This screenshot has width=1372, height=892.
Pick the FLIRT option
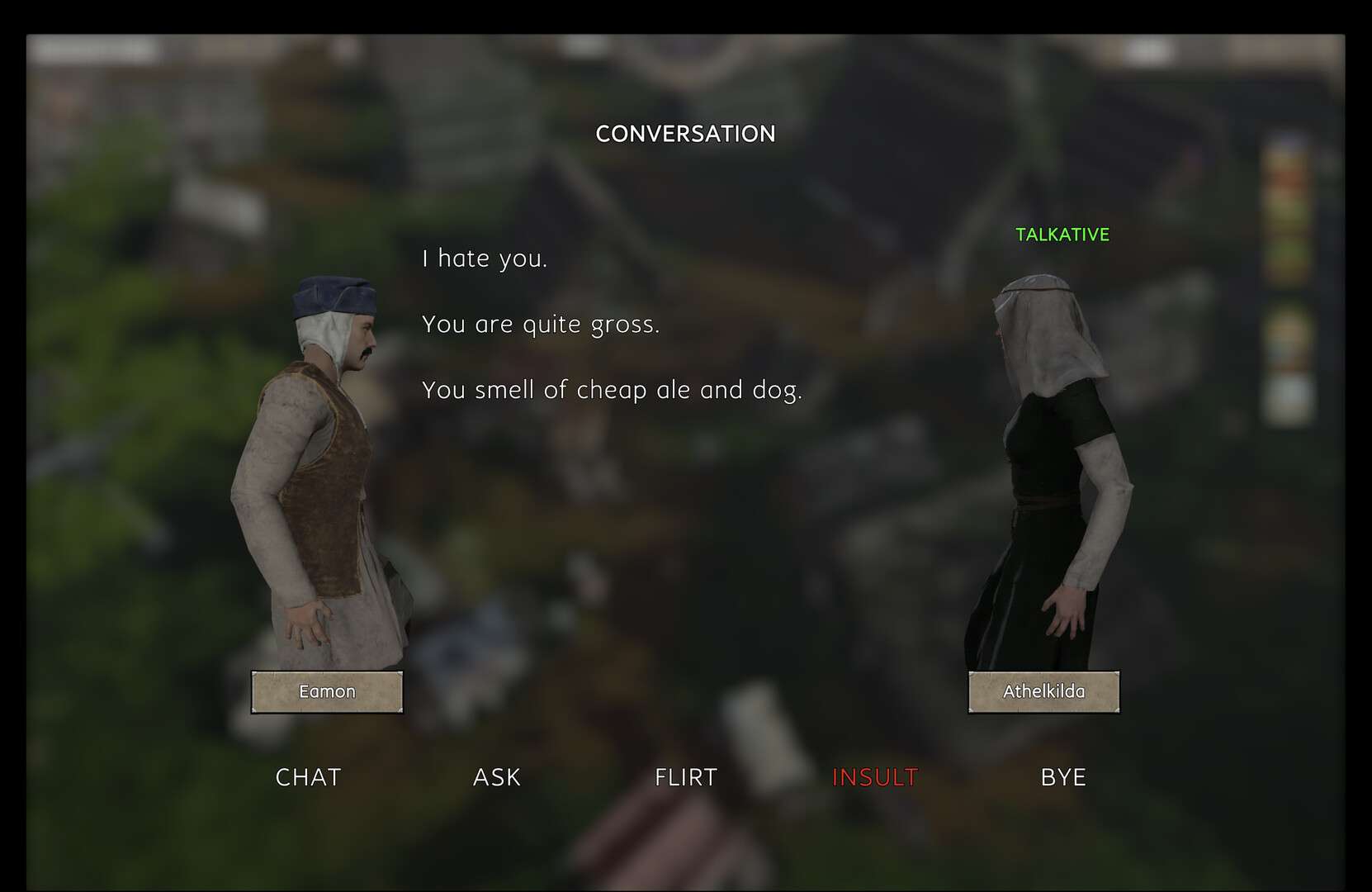coord(686,777)
